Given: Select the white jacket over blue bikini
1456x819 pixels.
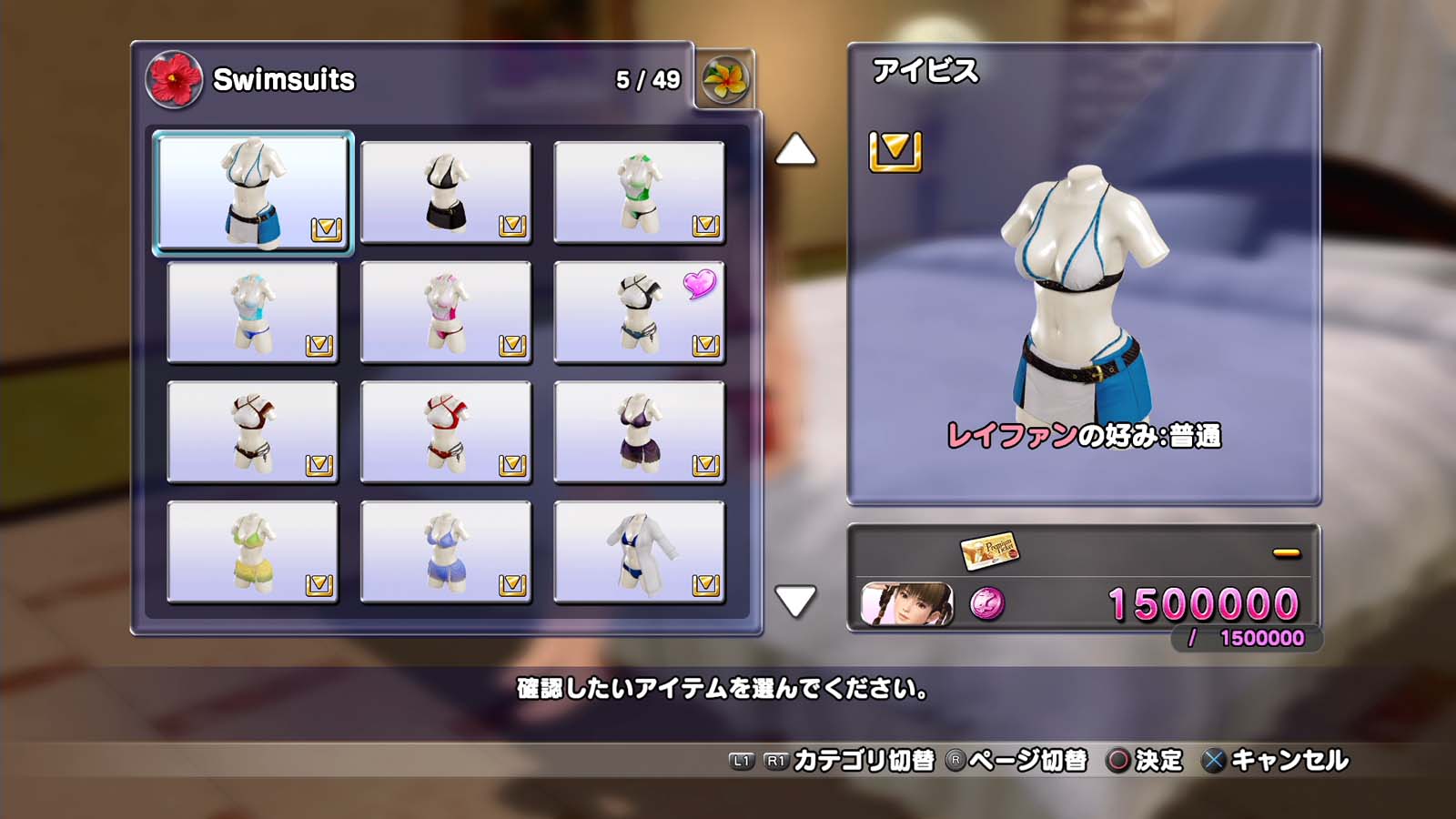Looking at the screenshot, I should pos(639,552).
